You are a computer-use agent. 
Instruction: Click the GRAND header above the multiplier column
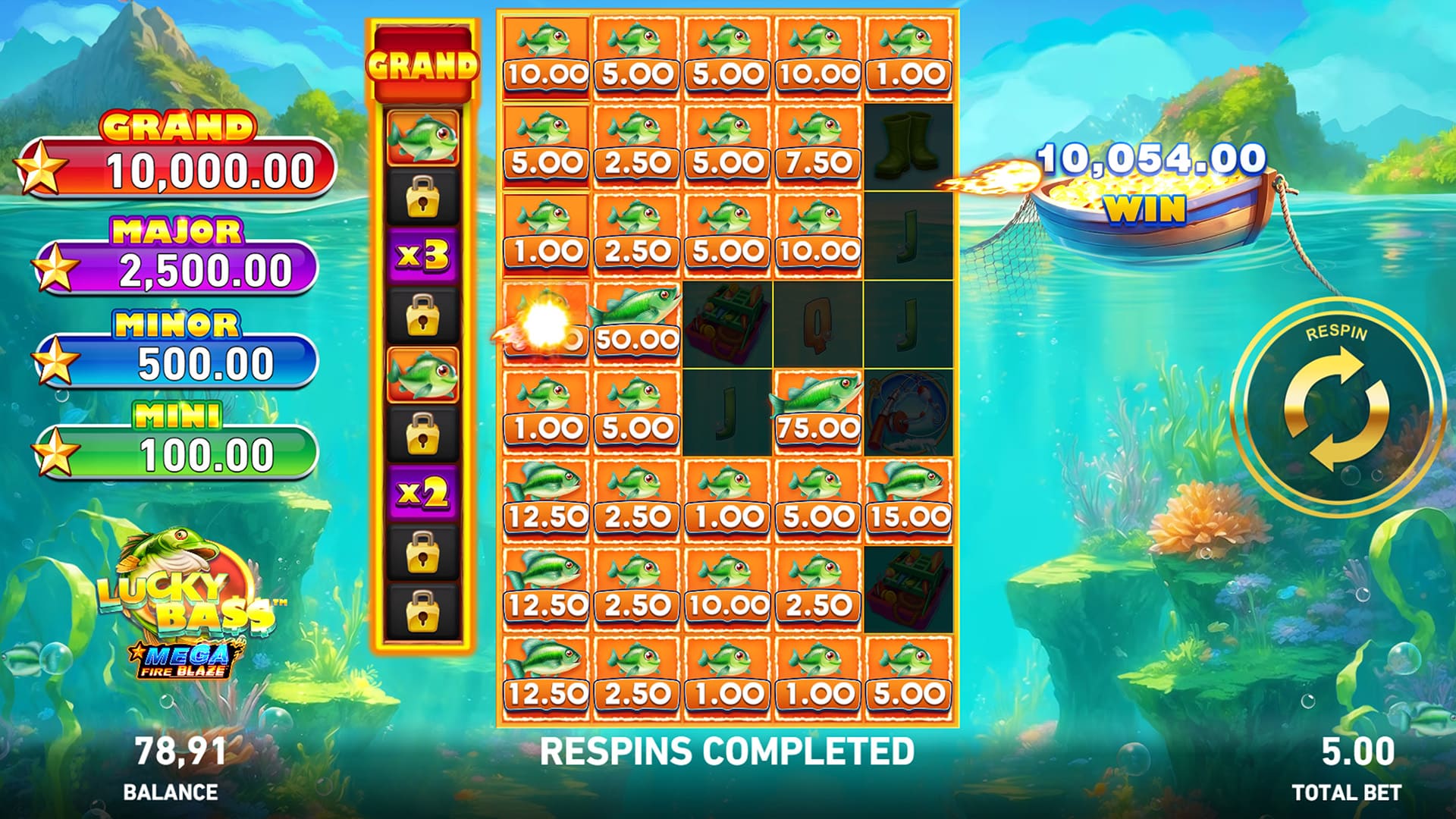point(422,59)
